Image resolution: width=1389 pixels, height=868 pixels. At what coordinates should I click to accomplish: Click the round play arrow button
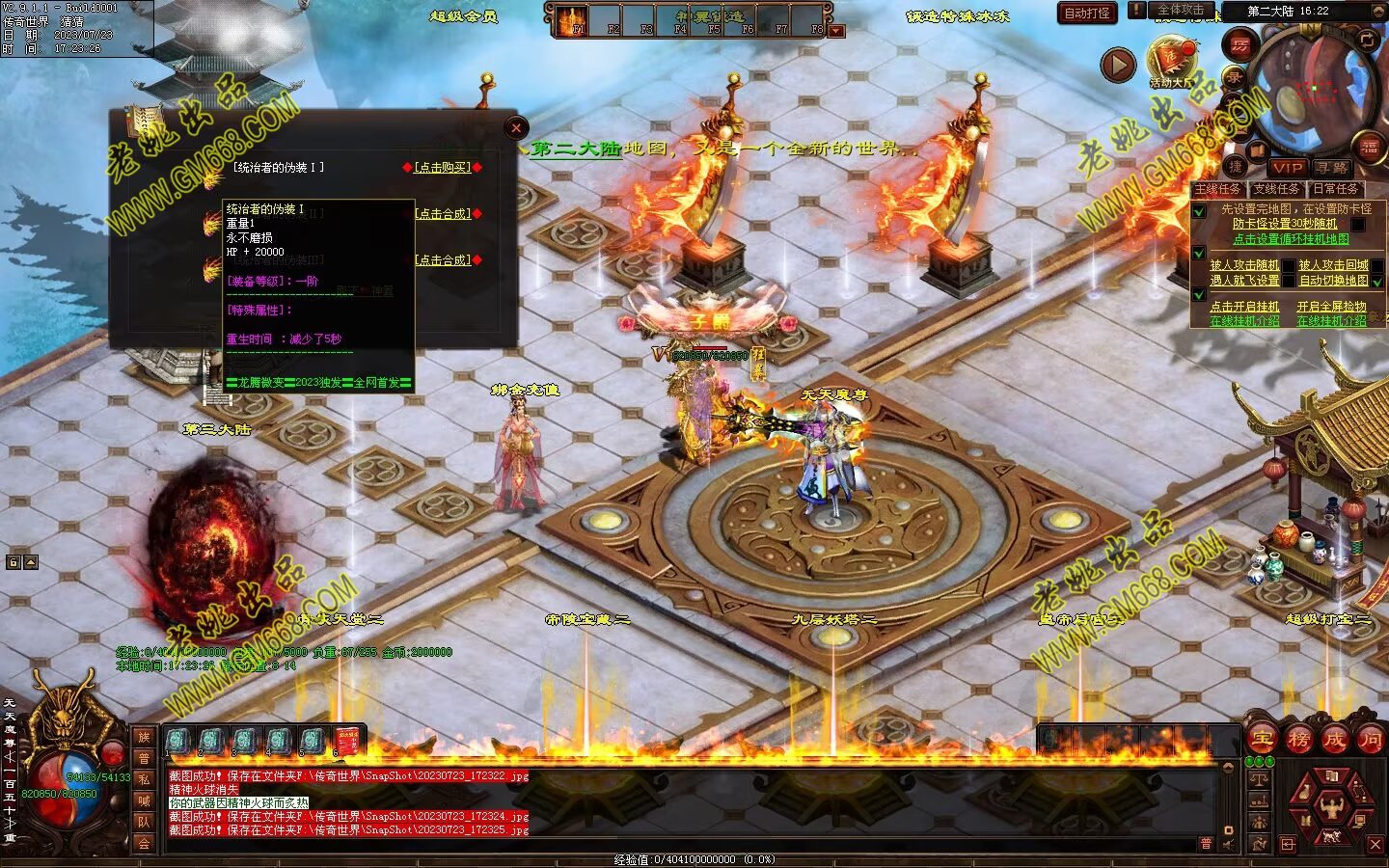point(1118,66)
